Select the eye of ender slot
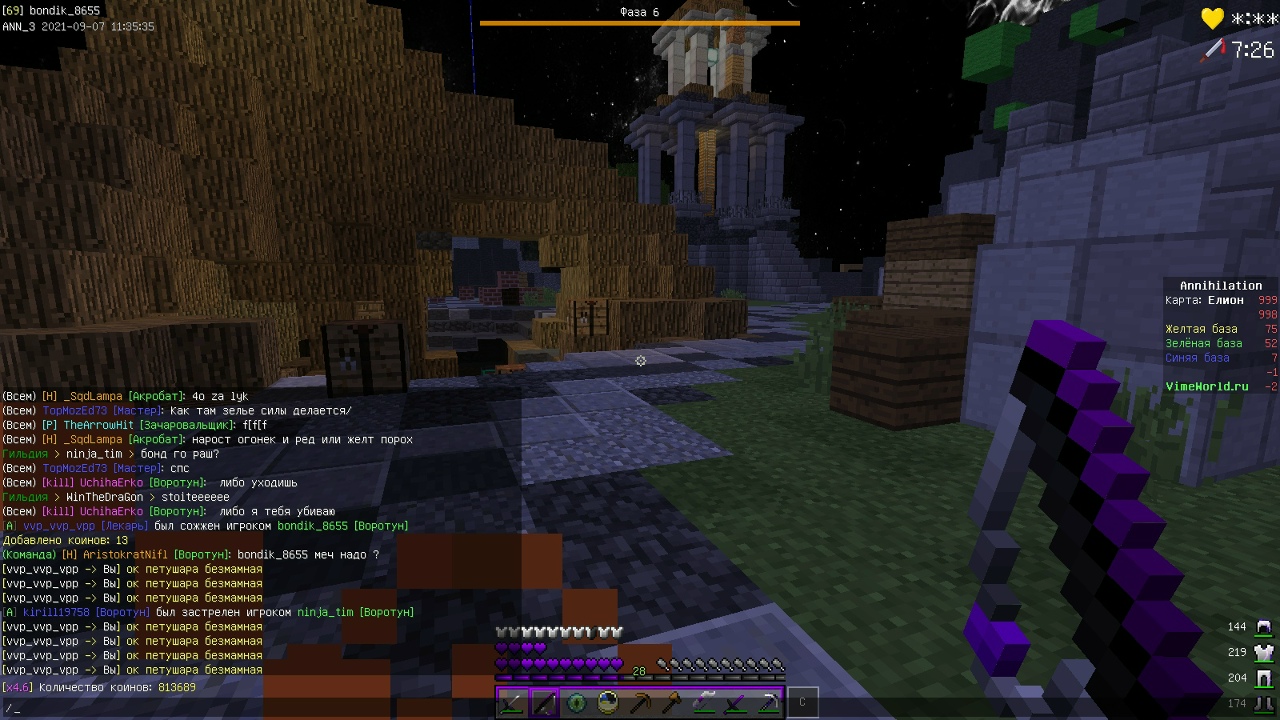The height and width of the screenshot is (720, 1280). (577, 703)
